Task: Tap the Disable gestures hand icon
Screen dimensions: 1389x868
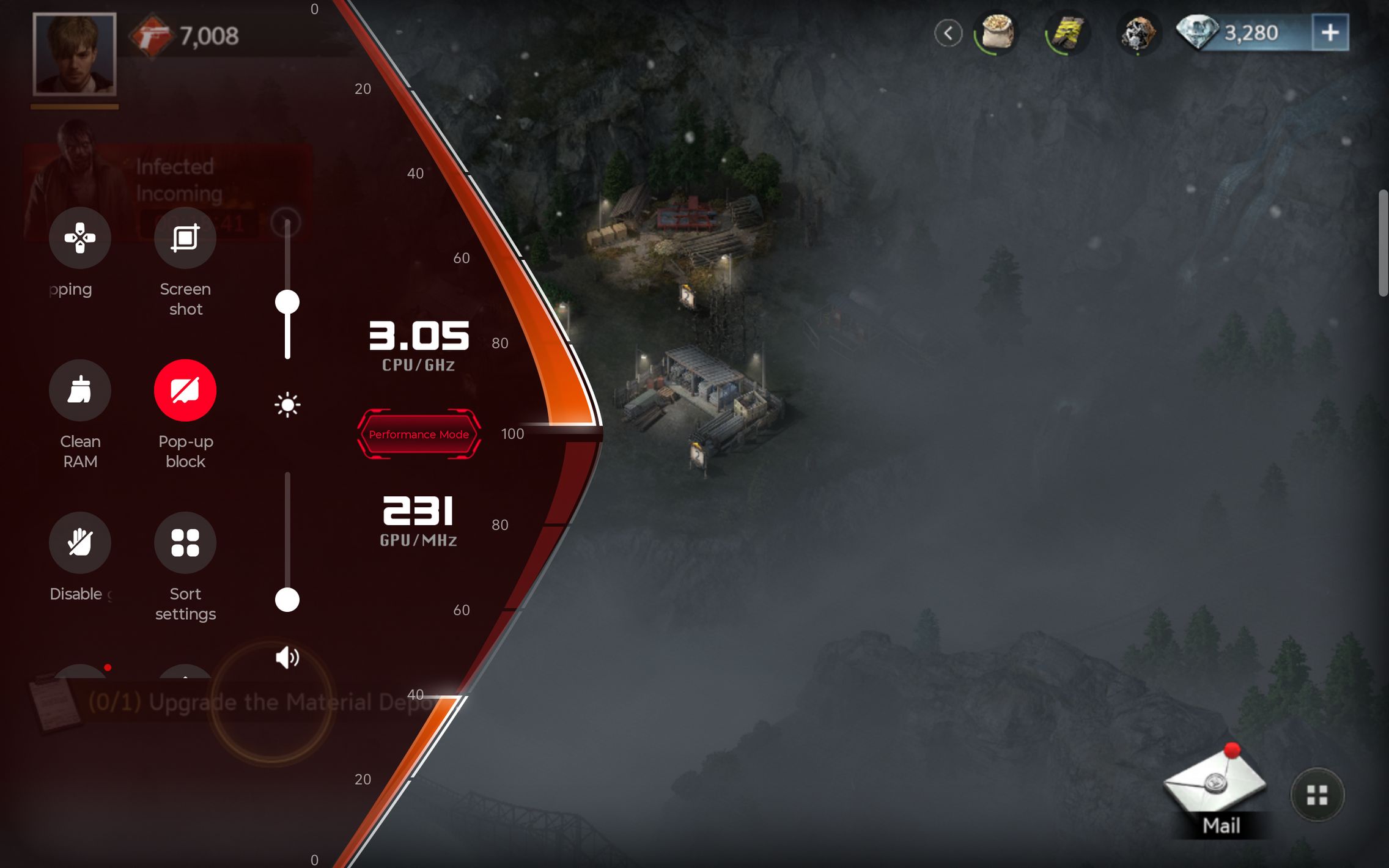Action: click(80, 543)
